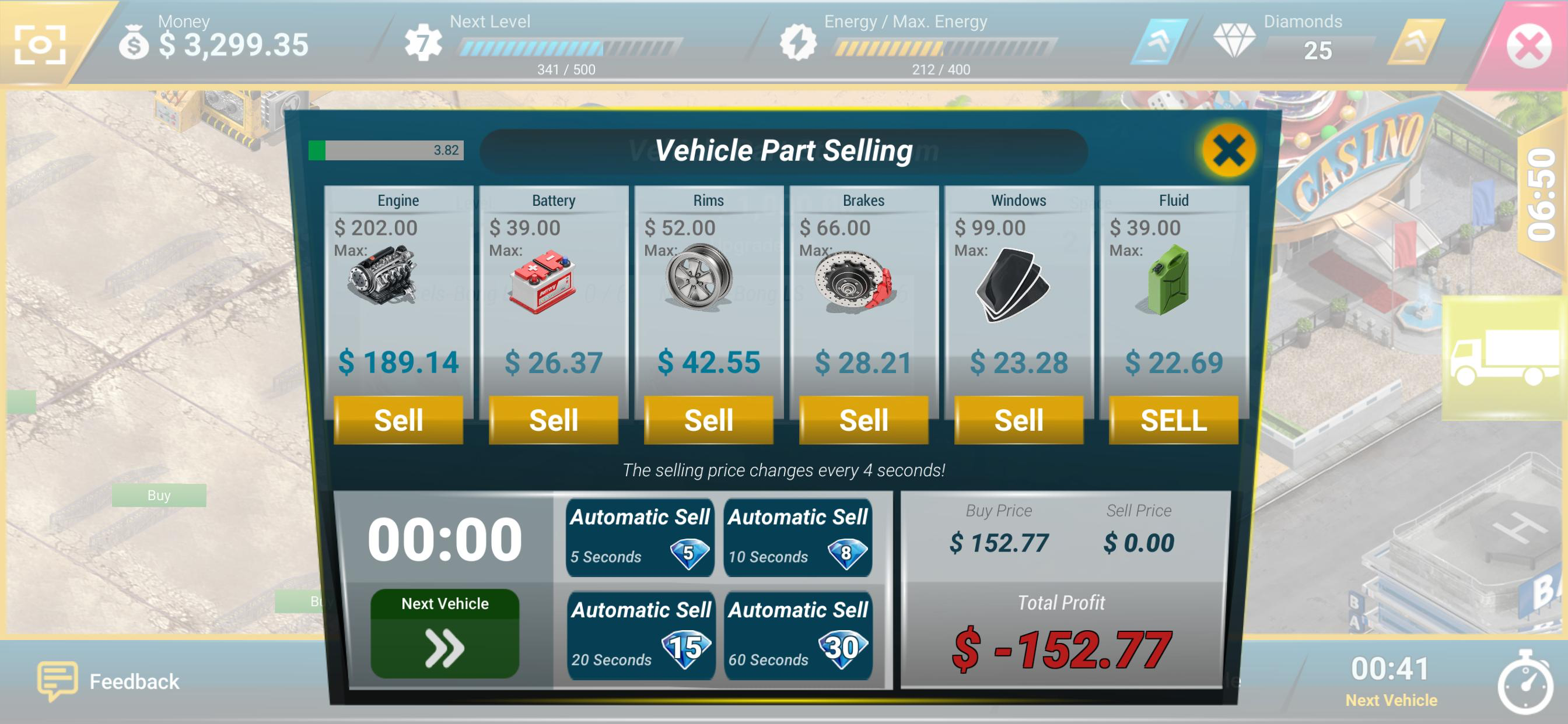Close the Vehicle Part Selling dialog
The height and width of the screenshot is (724, 1568).
point(1228,150)
